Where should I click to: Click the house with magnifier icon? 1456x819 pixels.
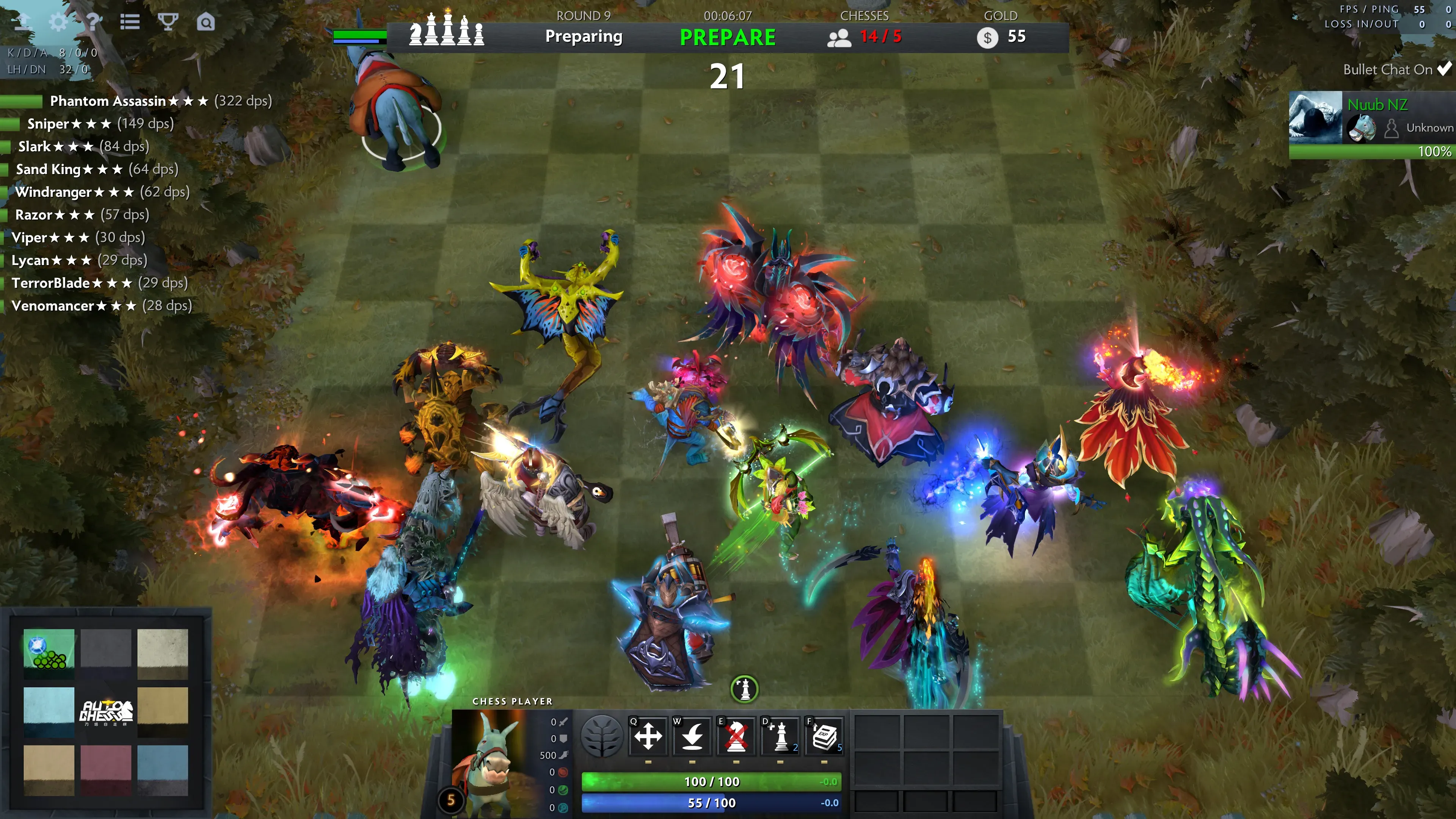(x=206, y=22)
